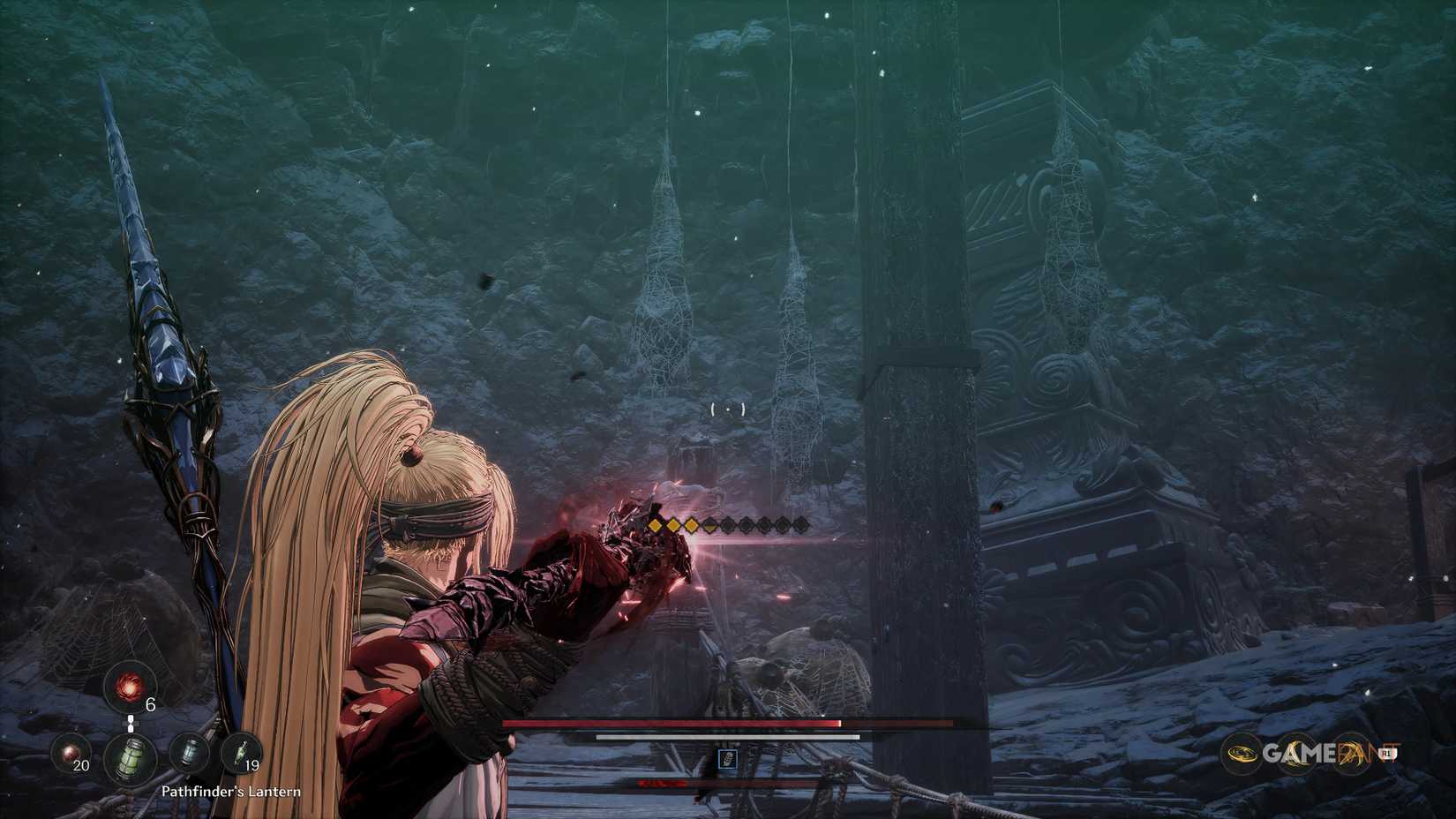This screenshot has width=1456, height=819.
Task: Click the white stamina bar below health
Action: (728, 736)
